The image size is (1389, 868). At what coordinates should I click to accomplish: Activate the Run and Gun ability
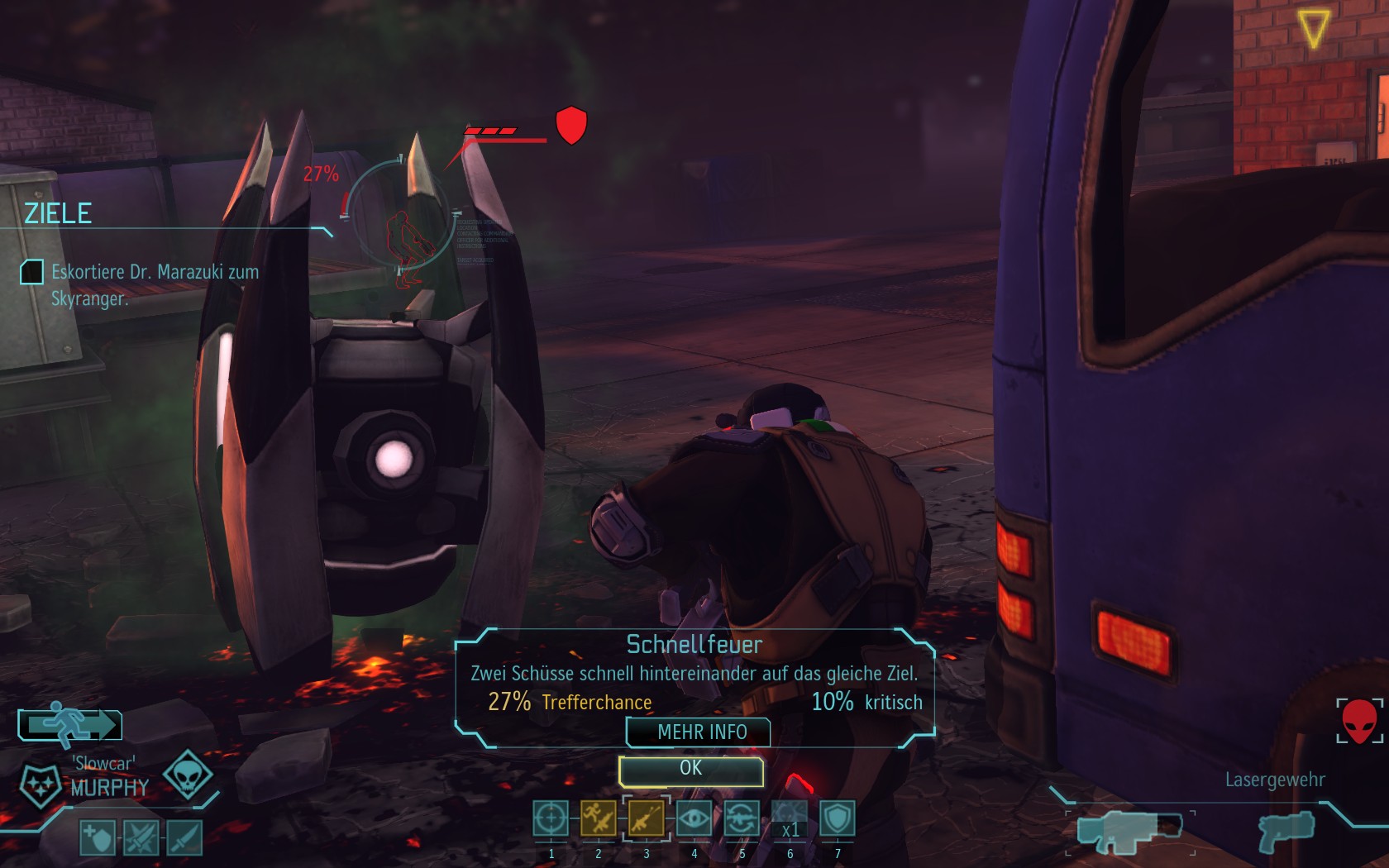click(598, 819)
